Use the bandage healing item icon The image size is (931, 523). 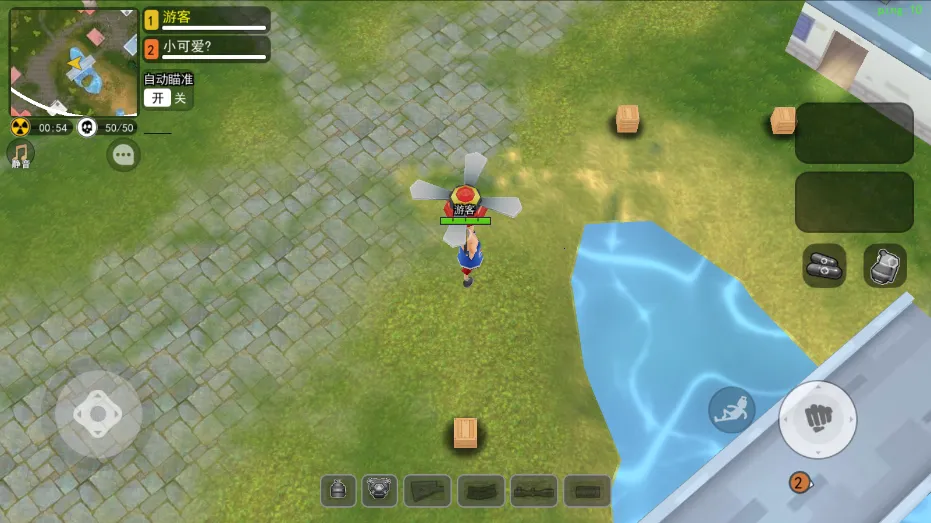tap(824, 265)
